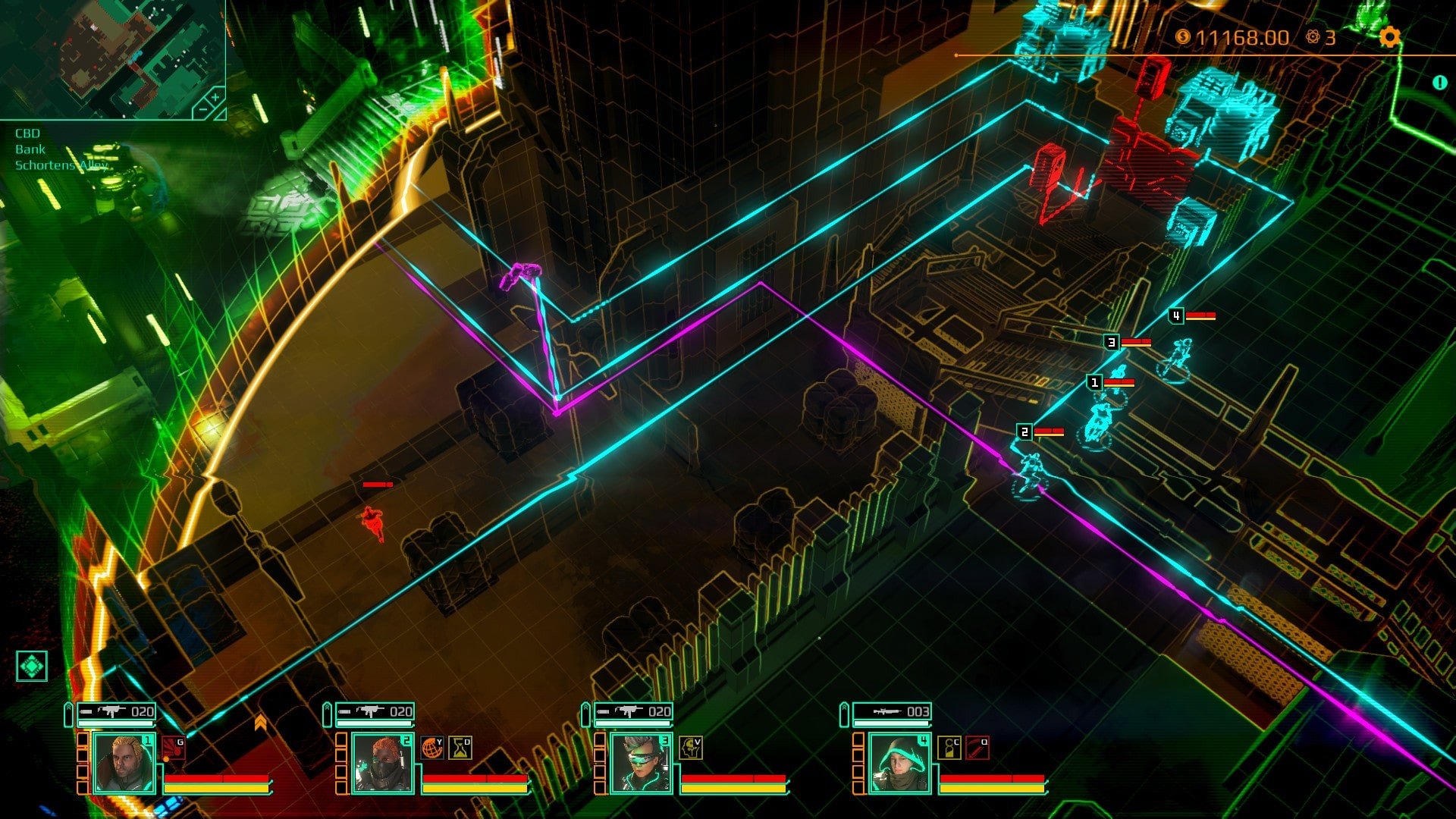The image size is (1456, 819).
Task: Select agent 4 hooded portrait
Action: [x=899, y=763]
